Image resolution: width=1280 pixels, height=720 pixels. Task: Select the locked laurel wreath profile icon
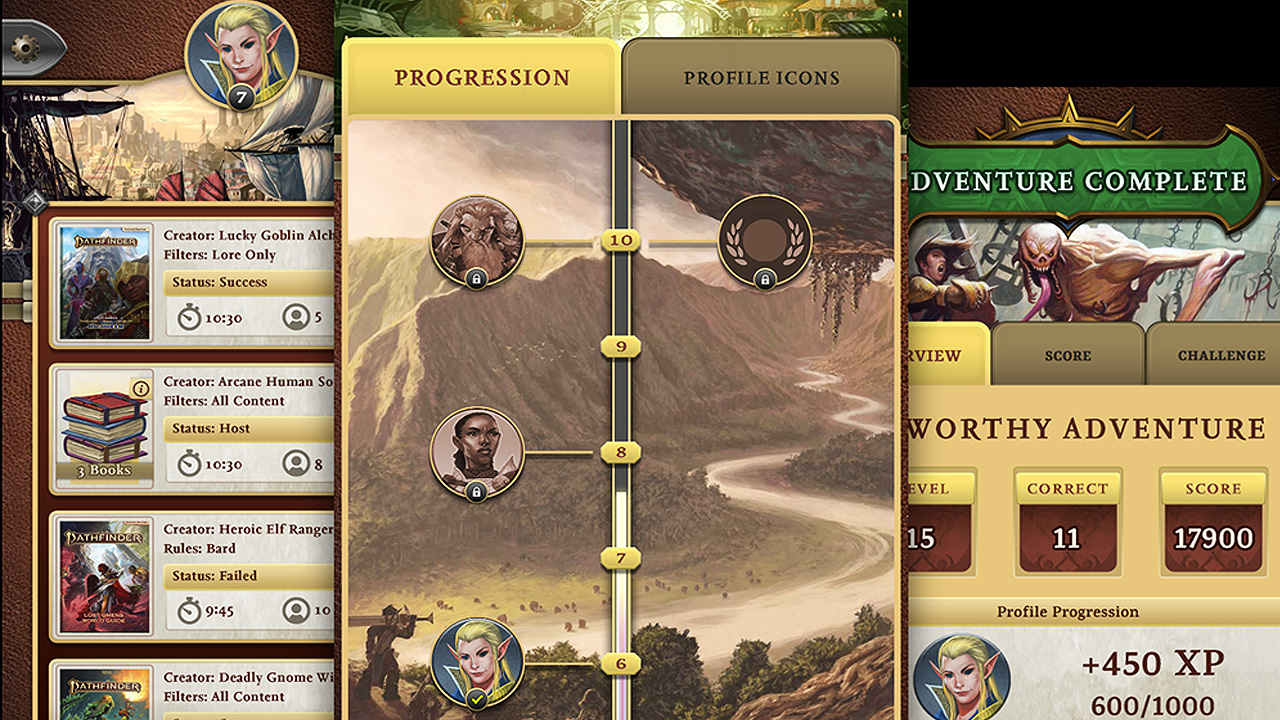[763, 241]
